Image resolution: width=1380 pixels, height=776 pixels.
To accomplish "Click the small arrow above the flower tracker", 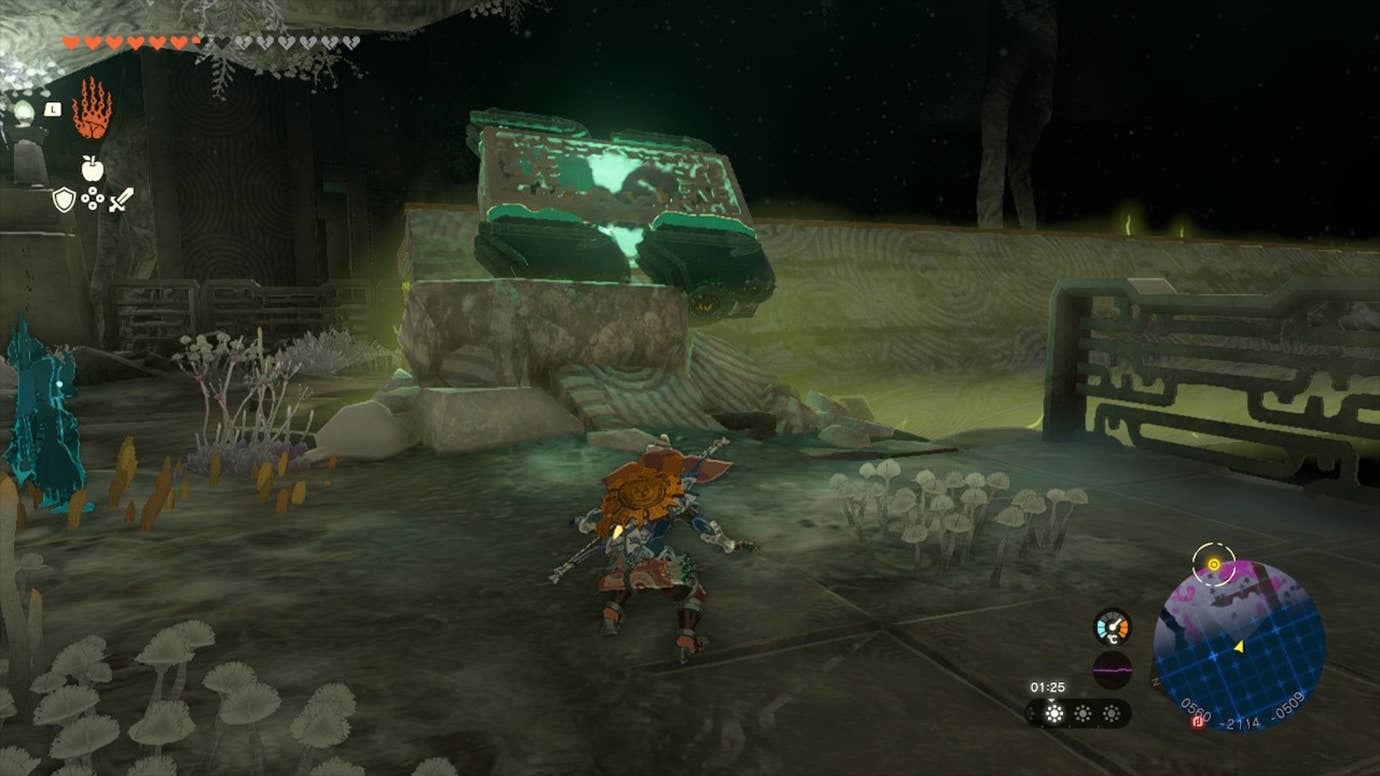I will pos(1051,699).
